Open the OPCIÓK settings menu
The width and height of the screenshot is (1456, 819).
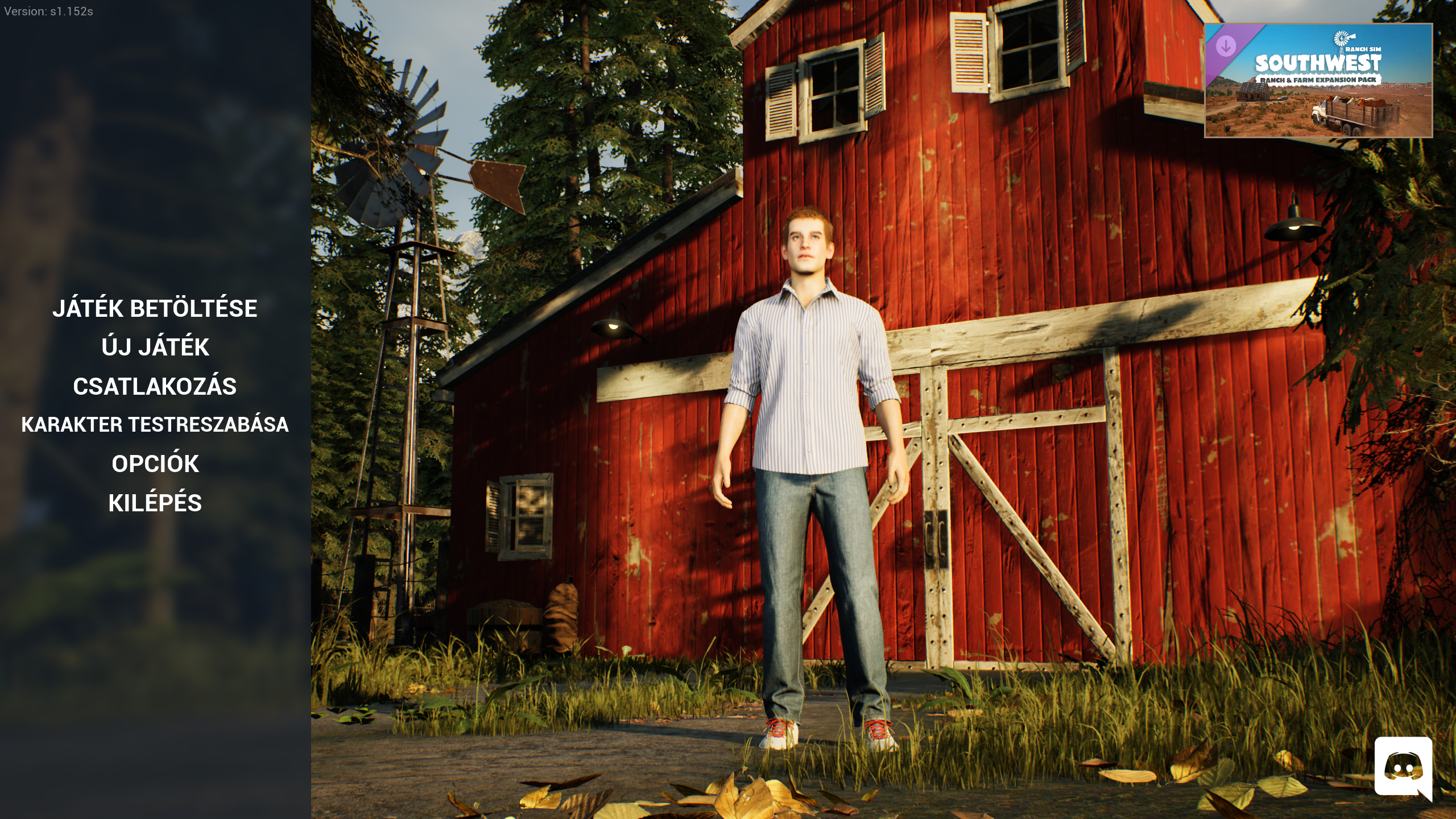(155, 464)
